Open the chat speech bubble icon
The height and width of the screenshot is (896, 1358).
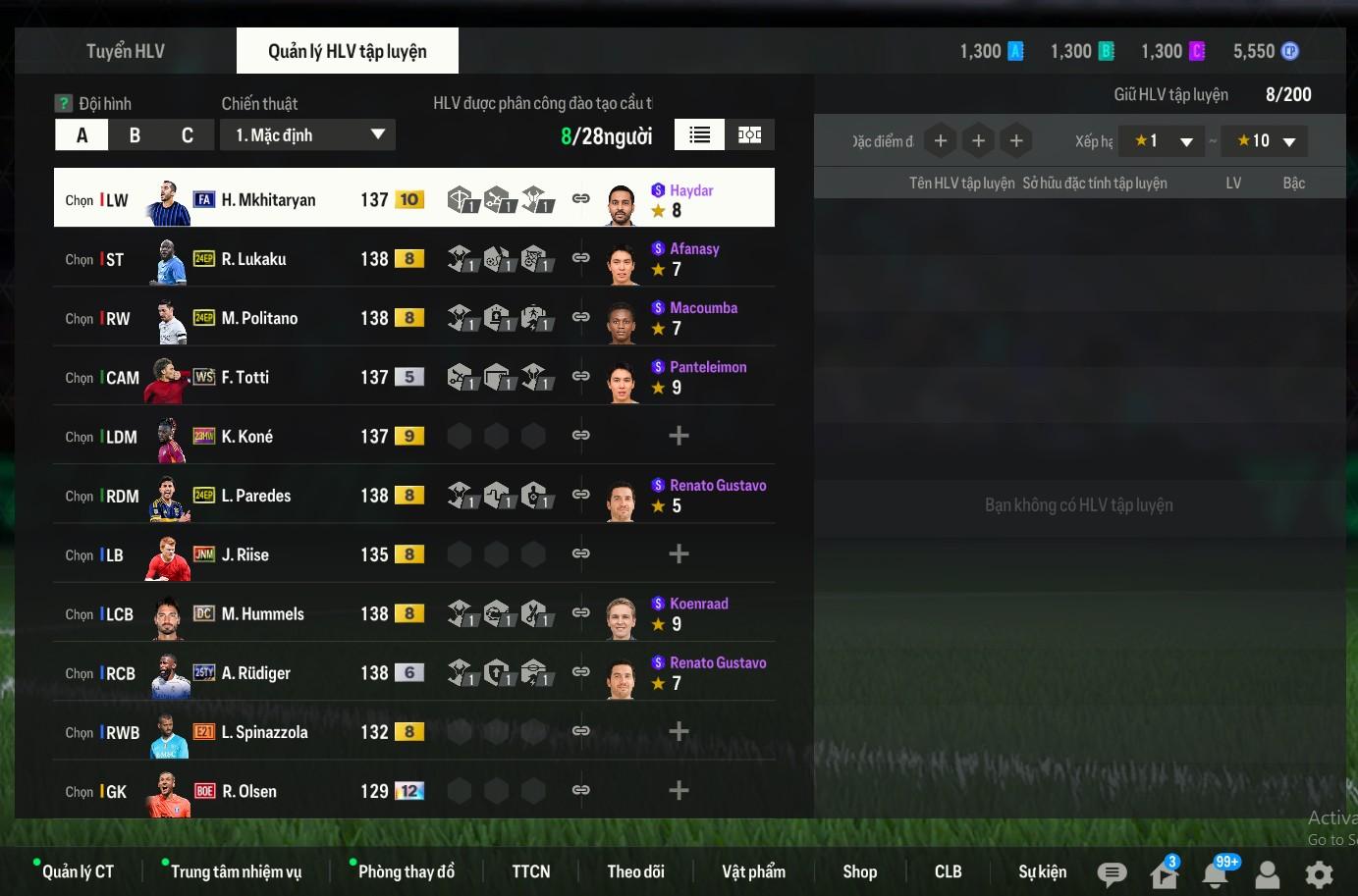[1112, 873]
